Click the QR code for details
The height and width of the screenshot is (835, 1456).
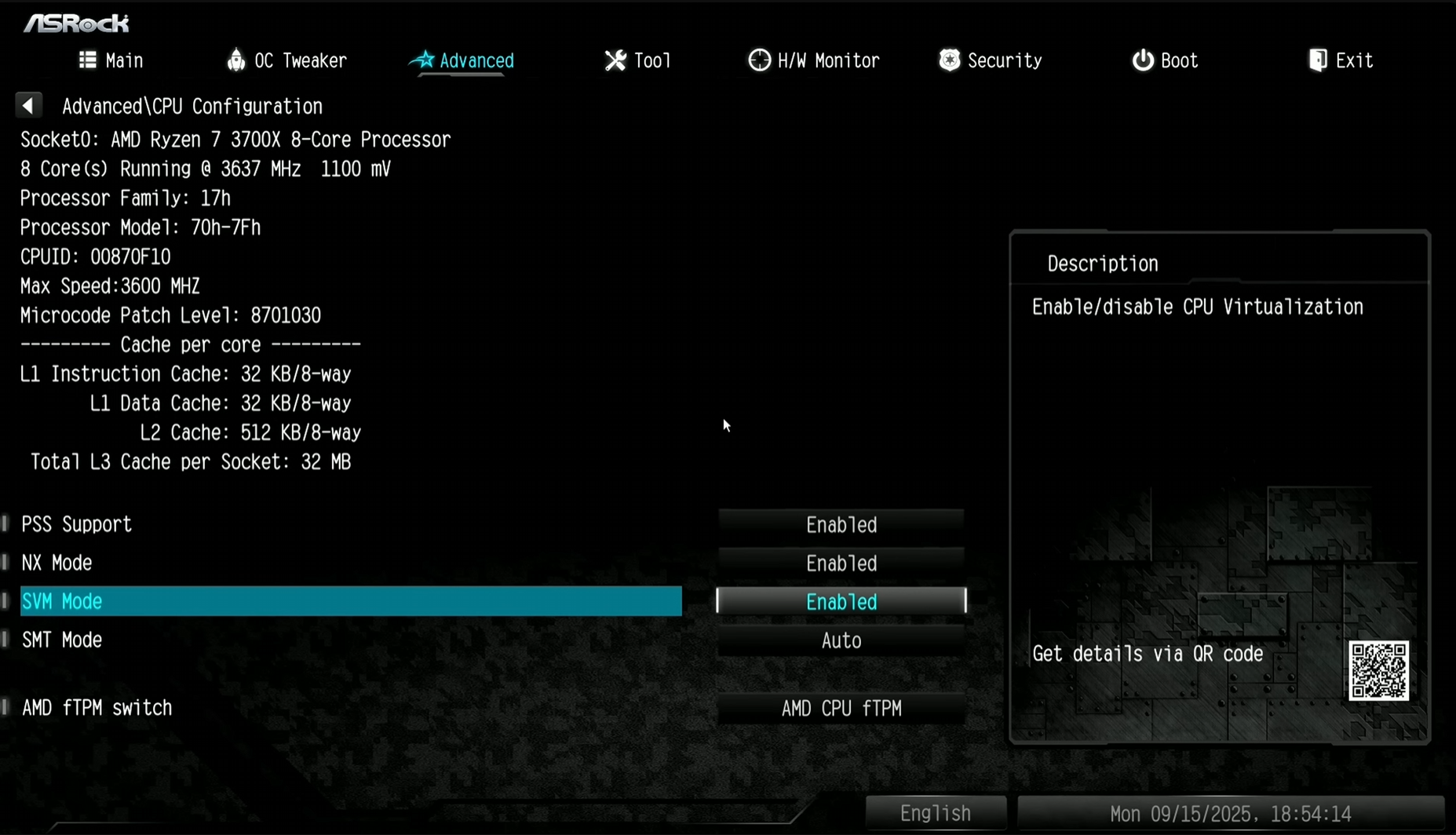(1378, 670)
